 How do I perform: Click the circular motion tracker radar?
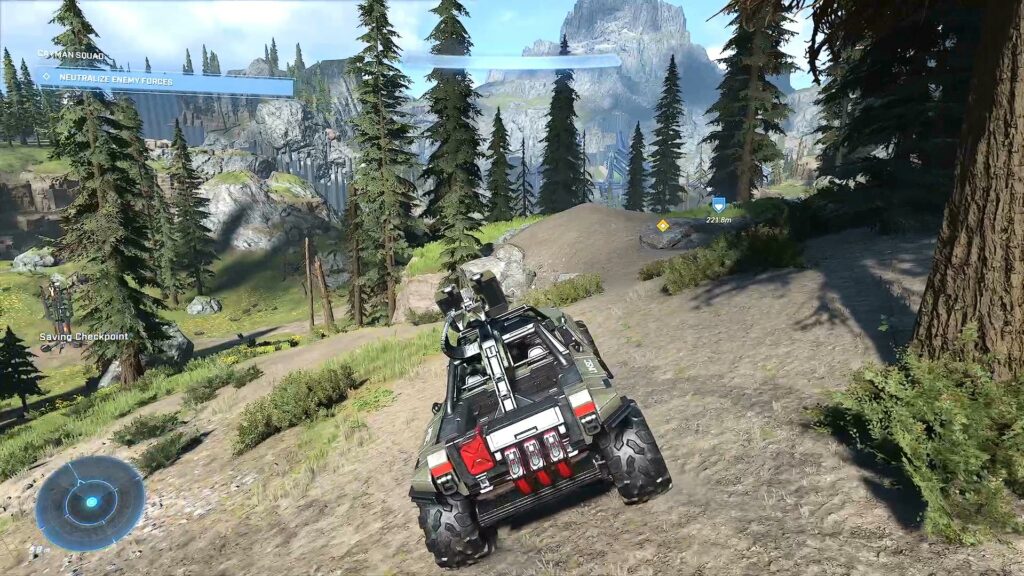(x=90, y=502)
